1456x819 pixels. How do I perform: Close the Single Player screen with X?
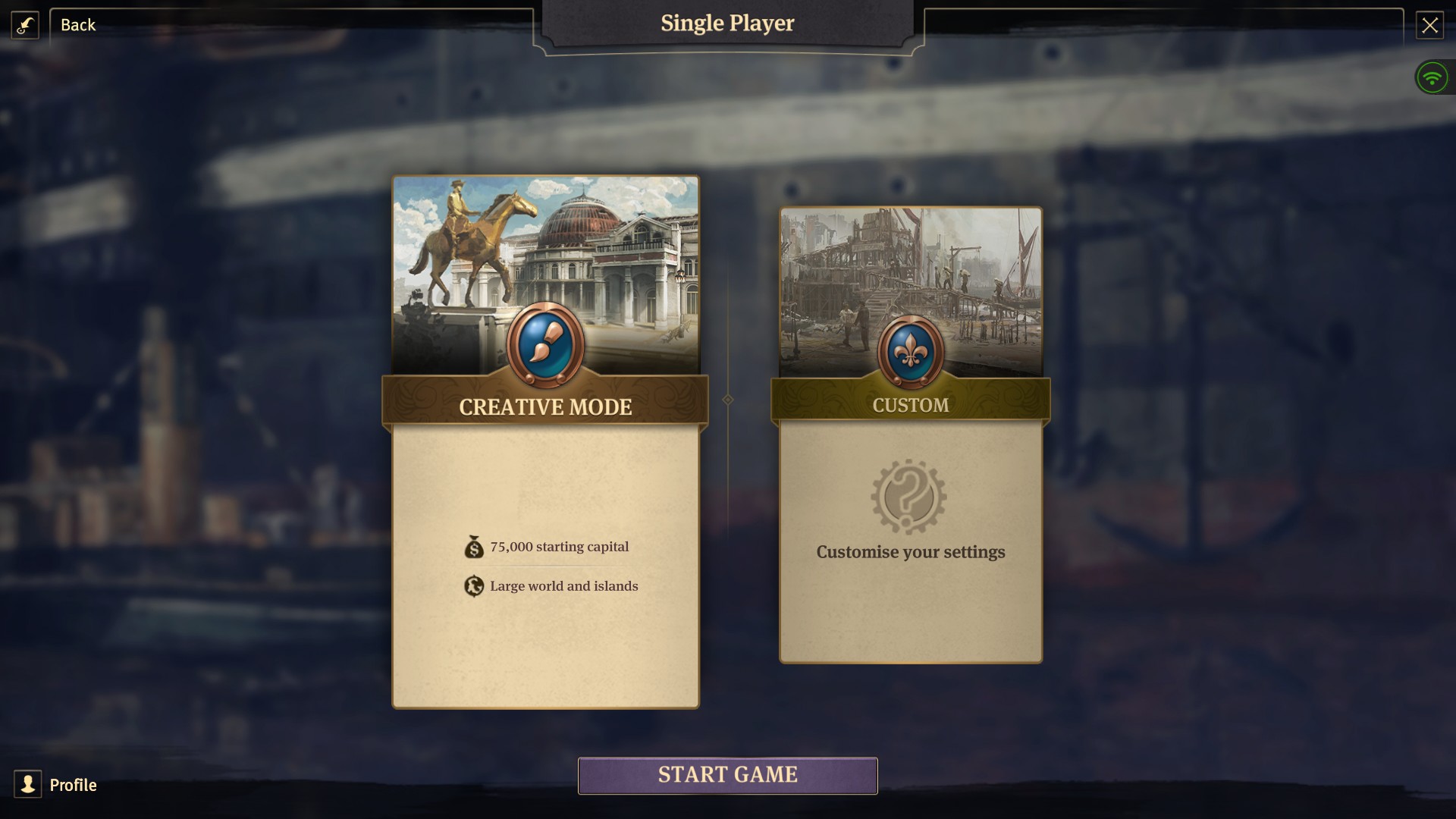[x=1429, y=26]
